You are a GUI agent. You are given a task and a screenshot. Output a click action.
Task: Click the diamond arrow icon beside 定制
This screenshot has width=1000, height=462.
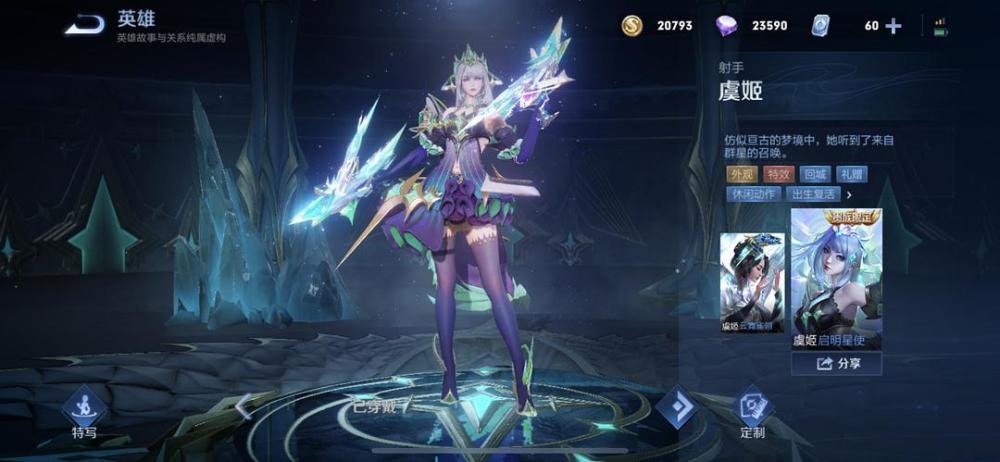tap(677, 407)
